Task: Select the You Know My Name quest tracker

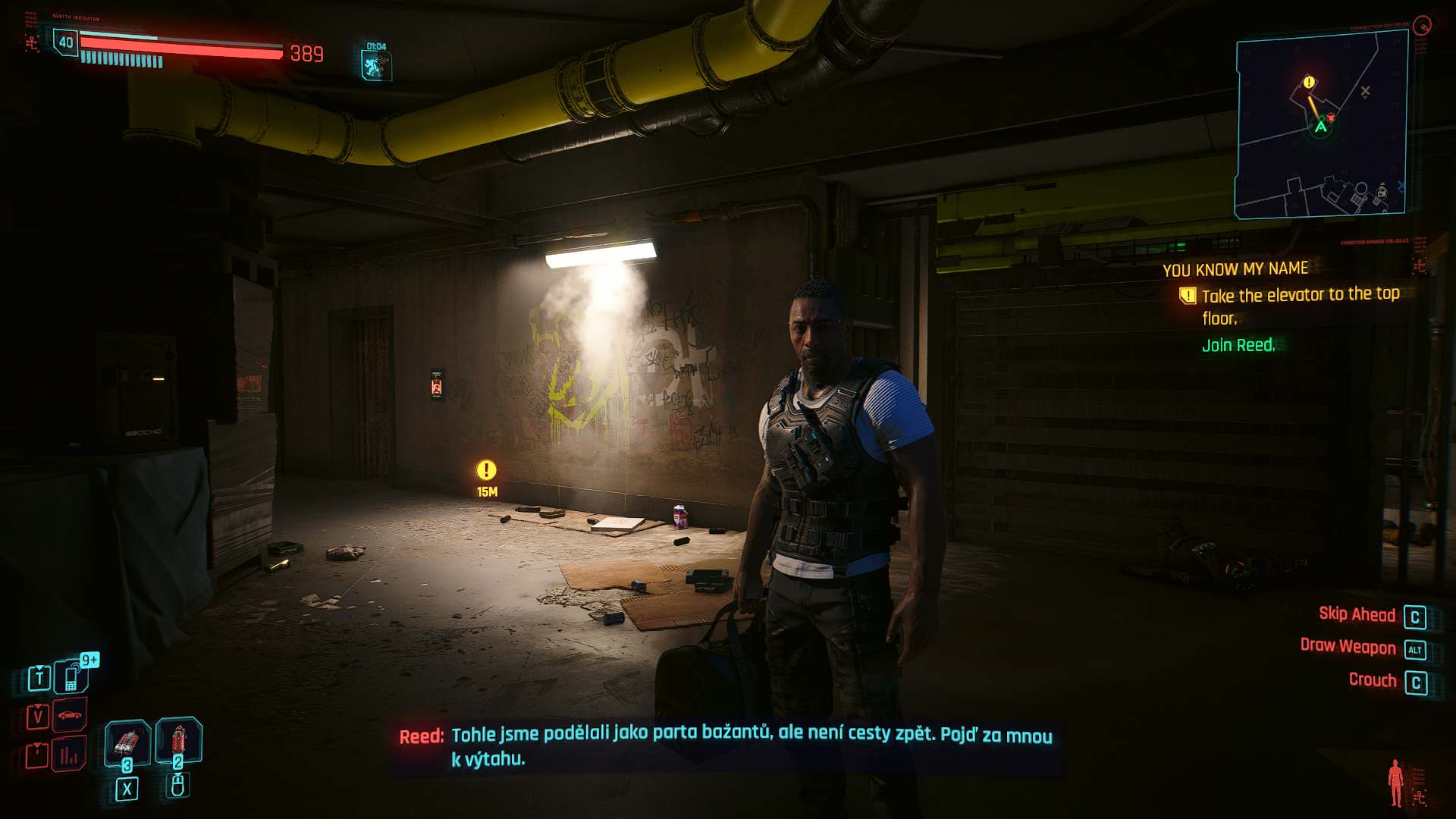Action: point(1235,269)
